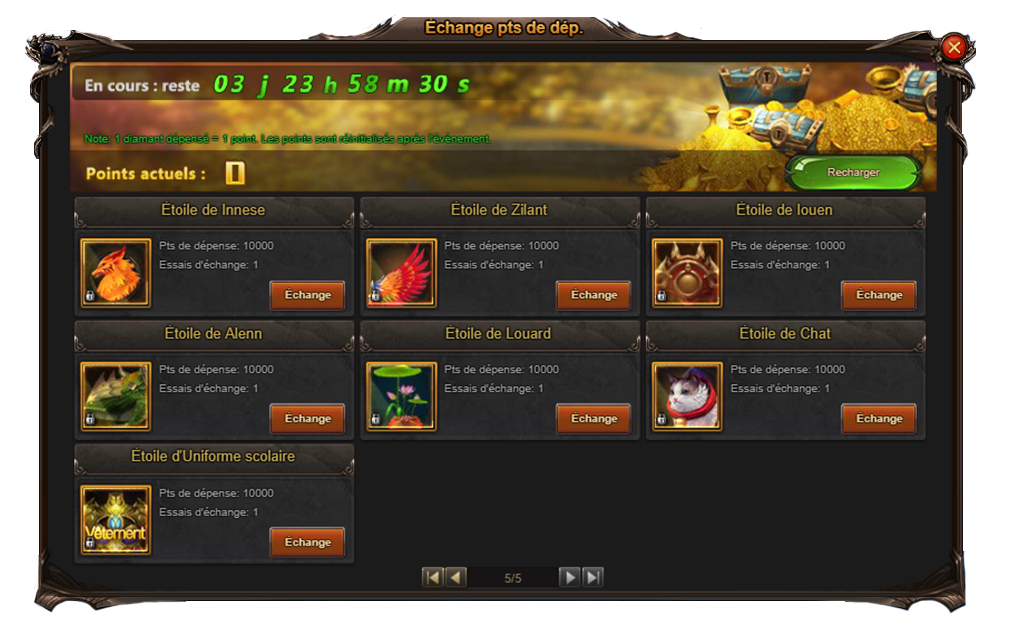
Task: Select the lotus flower Louard icon
Action: [x=401, y=397]
